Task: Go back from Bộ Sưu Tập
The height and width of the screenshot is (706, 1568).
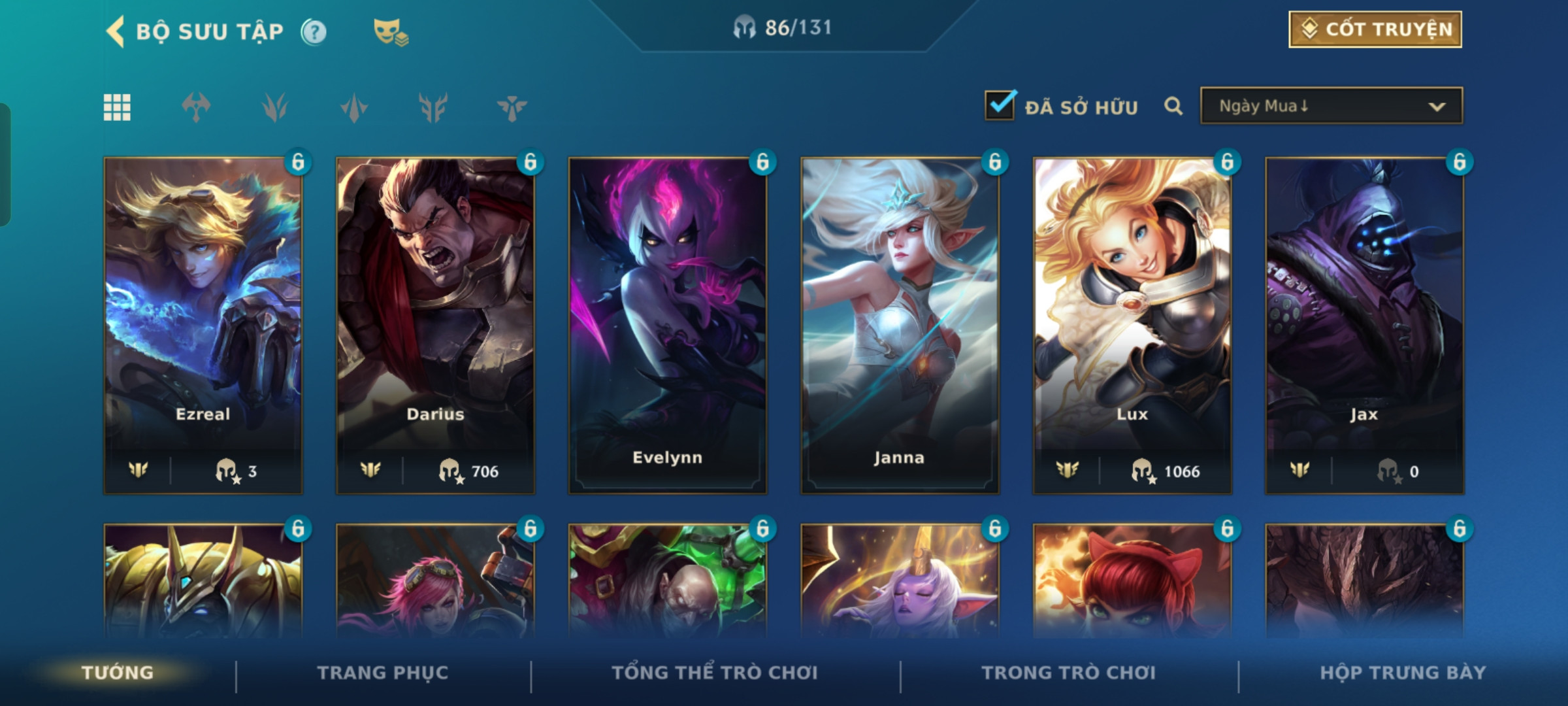Action: [116, 31]
